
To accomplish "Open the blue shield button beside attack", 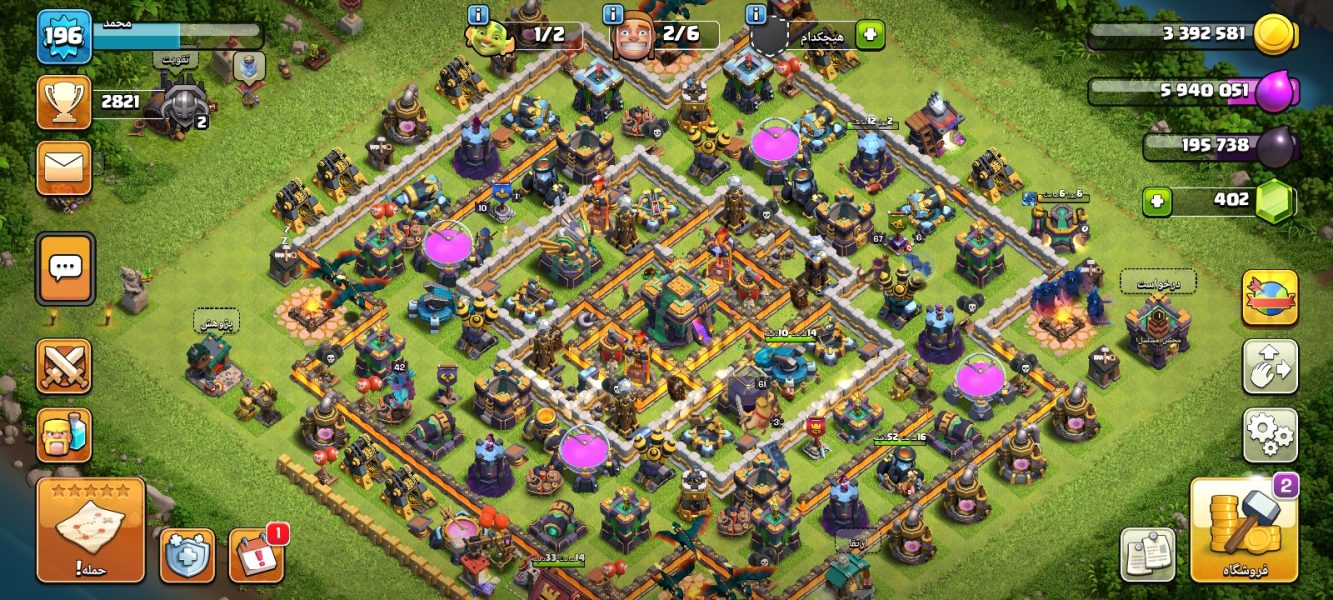I will (x=187, y=555).
